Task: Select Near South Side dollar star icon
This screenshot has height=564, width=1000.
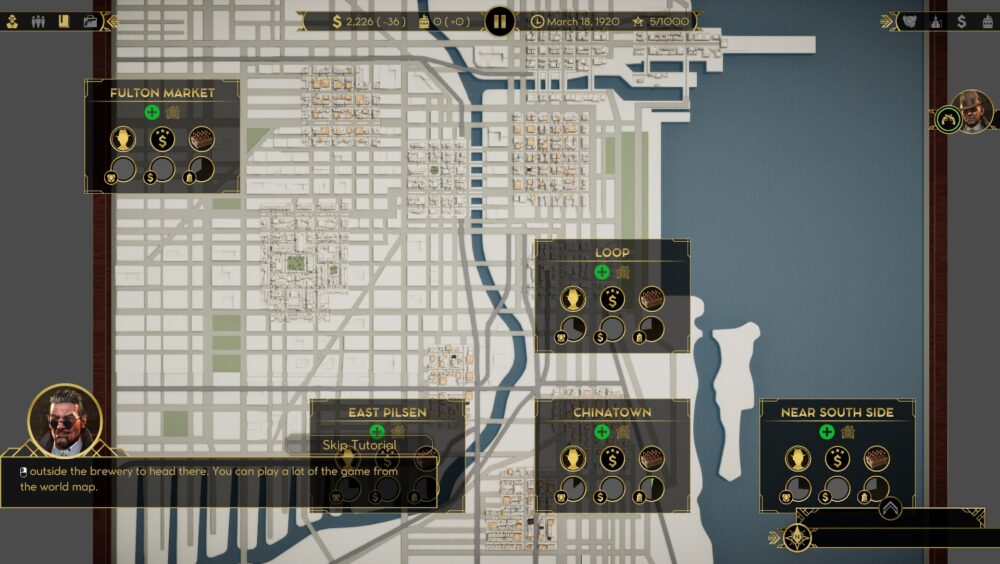Action: pos(837,458)
